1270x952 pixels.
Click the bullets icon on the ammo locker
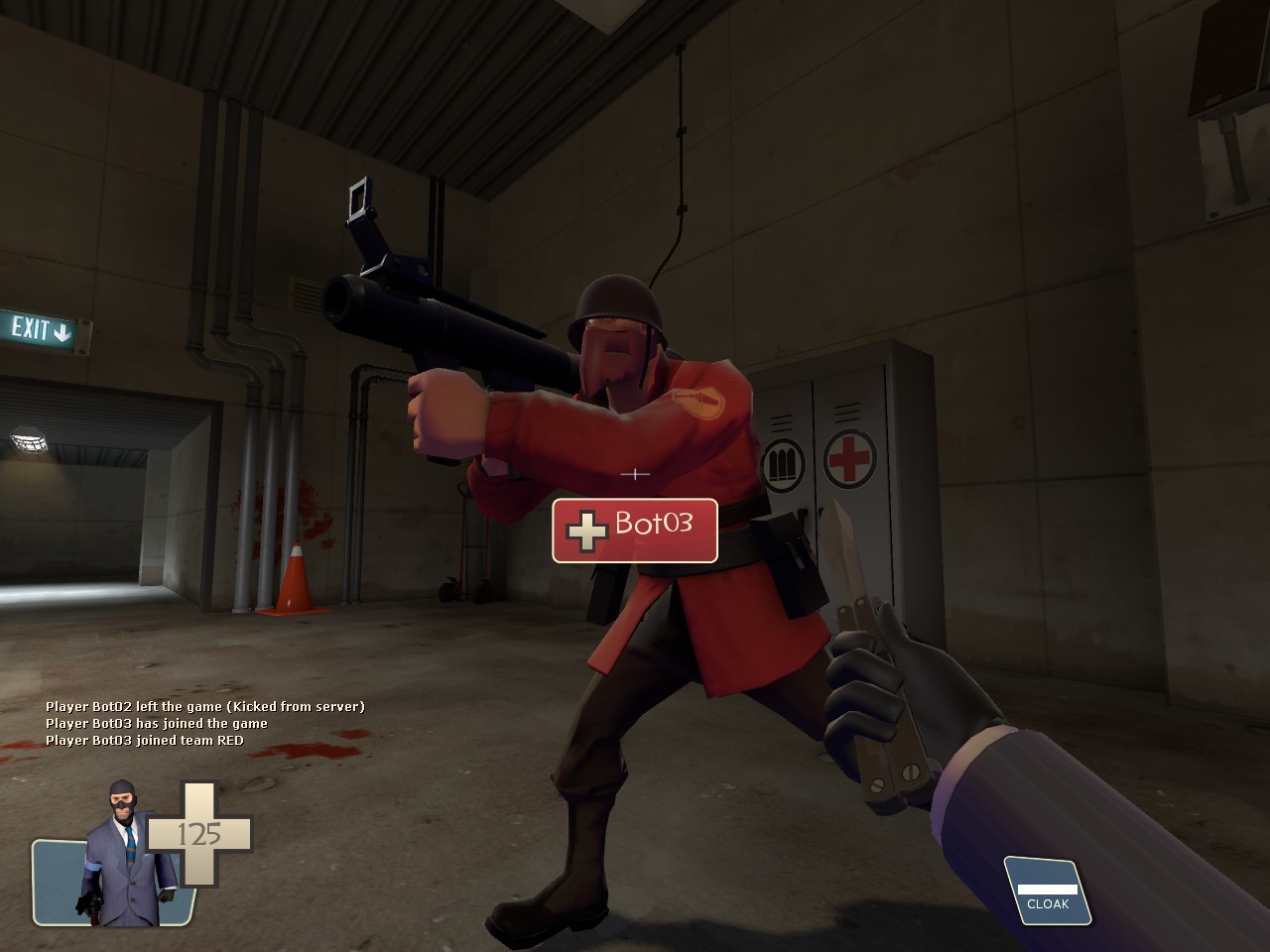click(784, 461)
